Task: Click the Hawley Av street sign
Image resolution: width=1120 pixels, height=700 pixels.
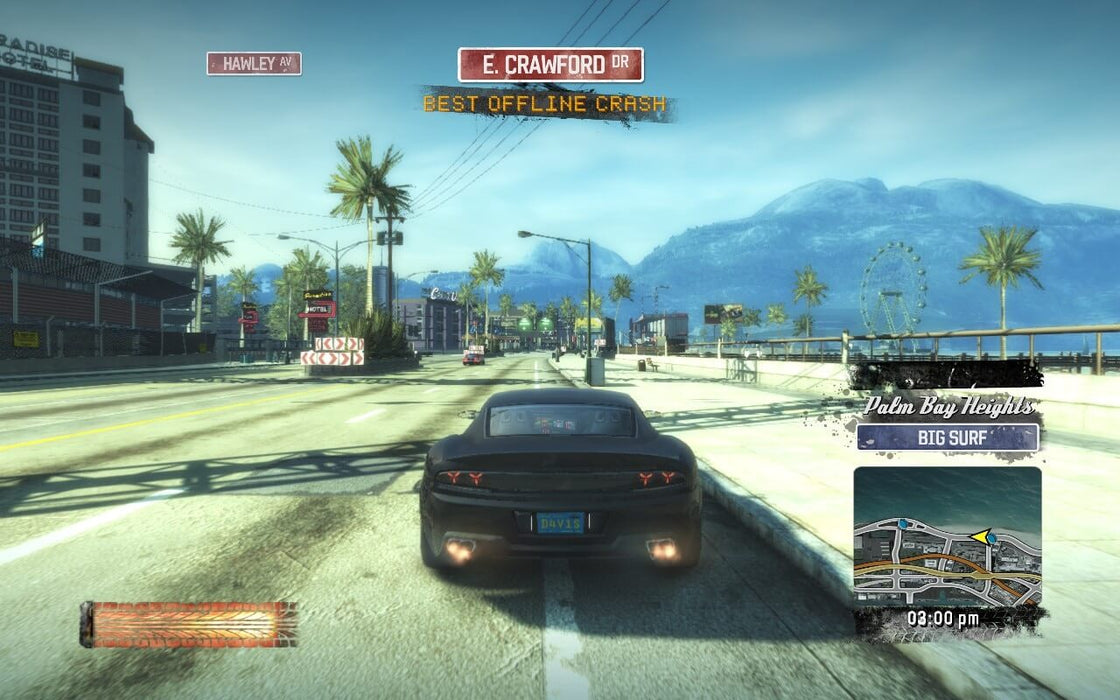Action: [x=254, y=64]
